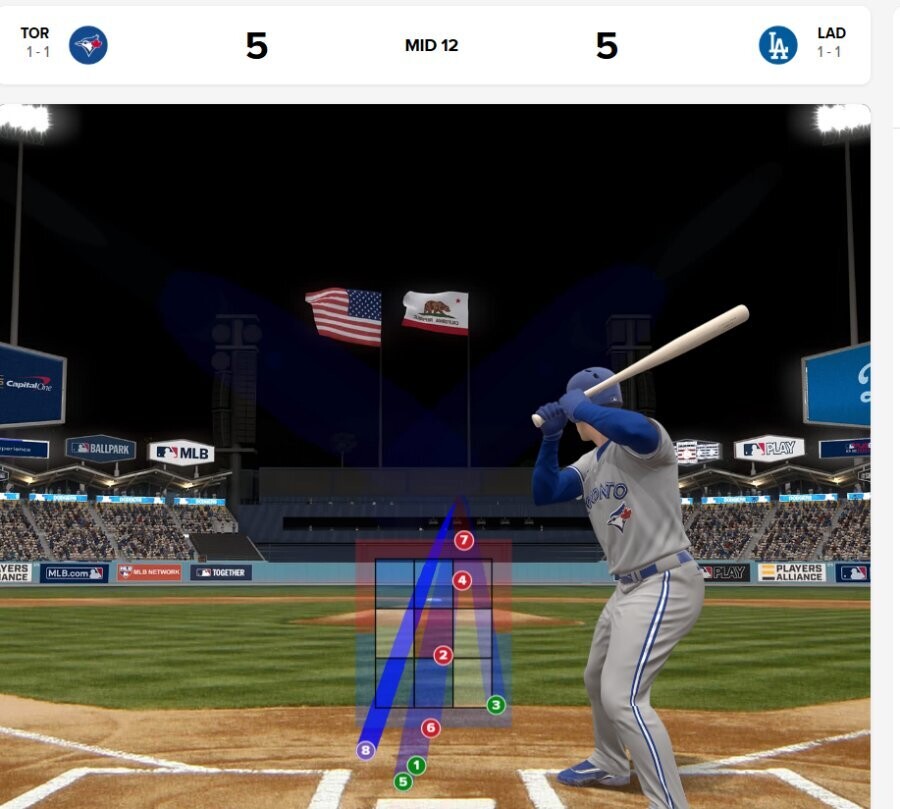Select pitch marker number 7
Image resolution: width=900 pixels, height=809 pixels.
463,541
